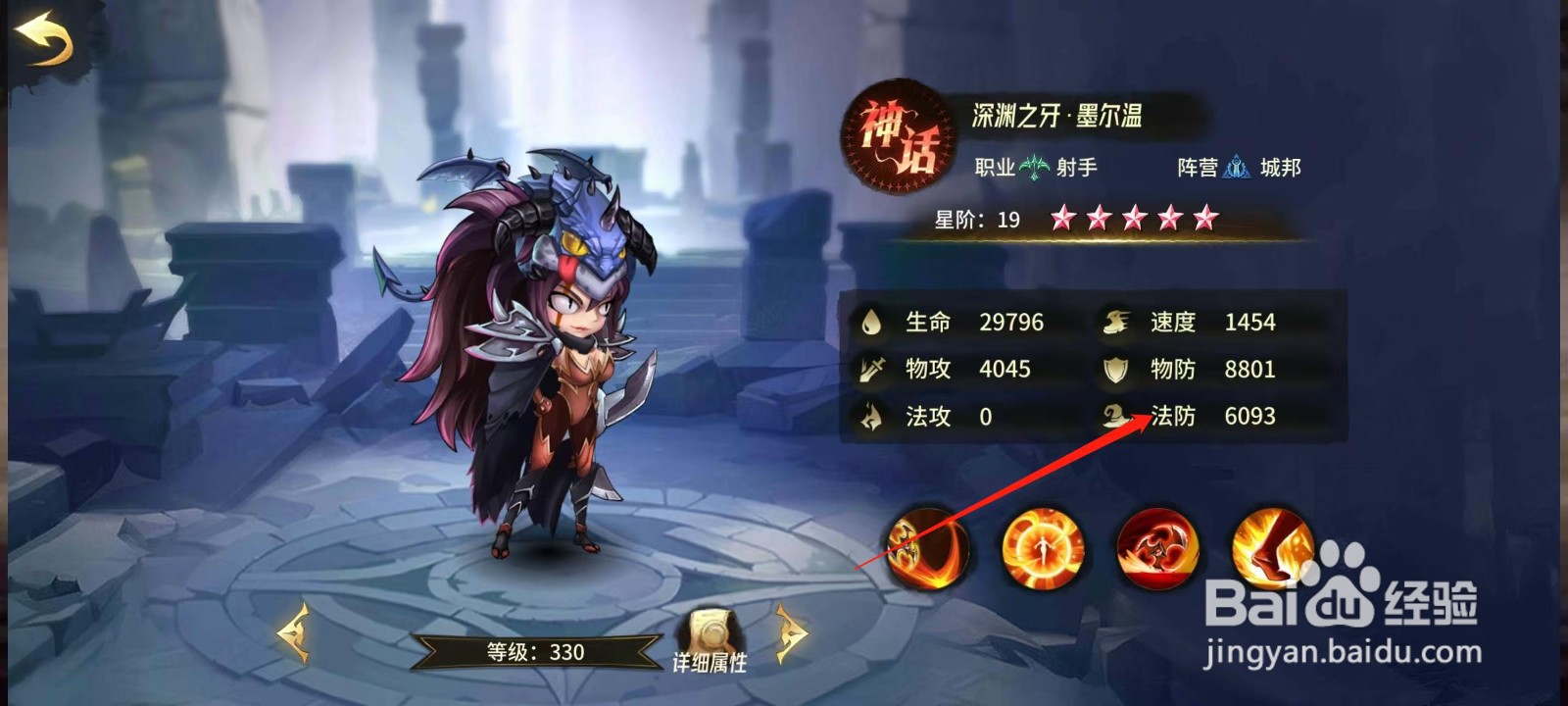1568x706 pixels.
Task: Tap the 速度 speed stat icon
Action: pyautogui.click(x=1114, y=322)
